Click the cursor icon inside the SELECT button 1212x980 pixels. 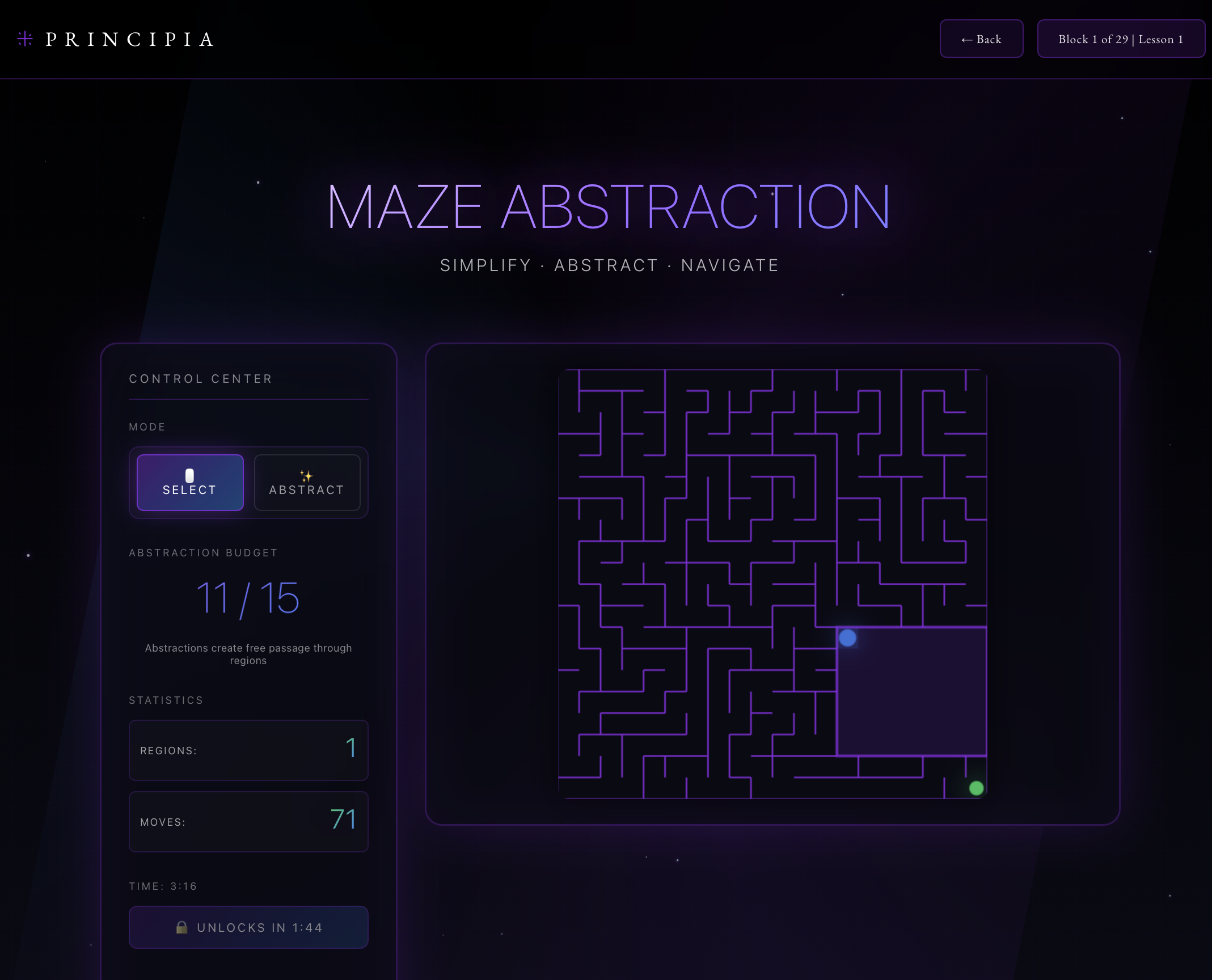pos(189,475)
